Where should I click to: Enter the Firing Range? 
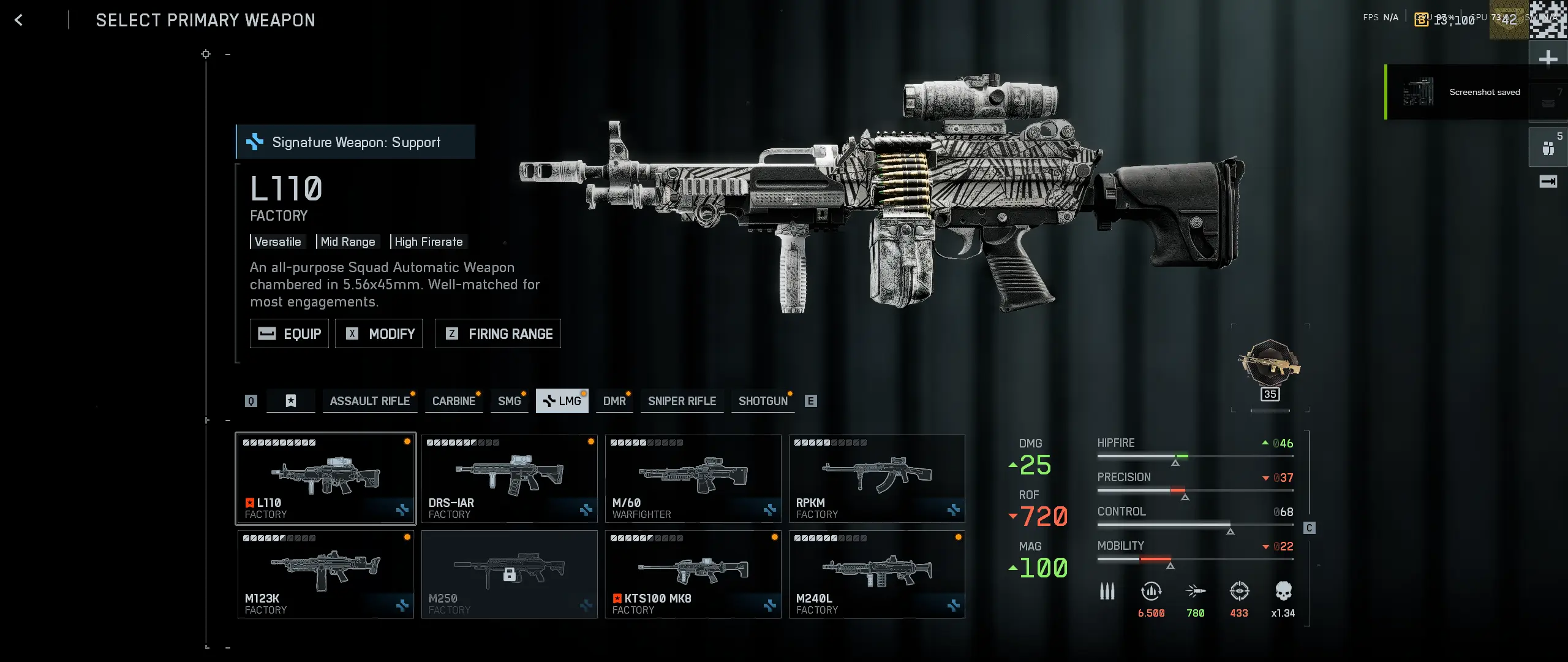click(498, 333)
